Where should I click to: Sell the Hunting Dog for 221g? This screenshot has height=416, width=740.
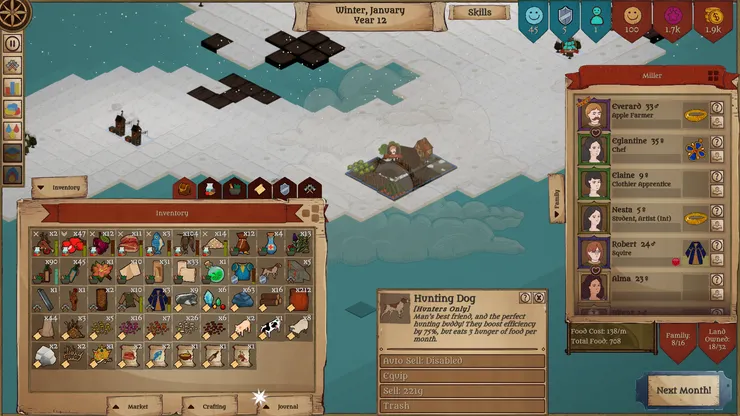(x=462, y=391)
